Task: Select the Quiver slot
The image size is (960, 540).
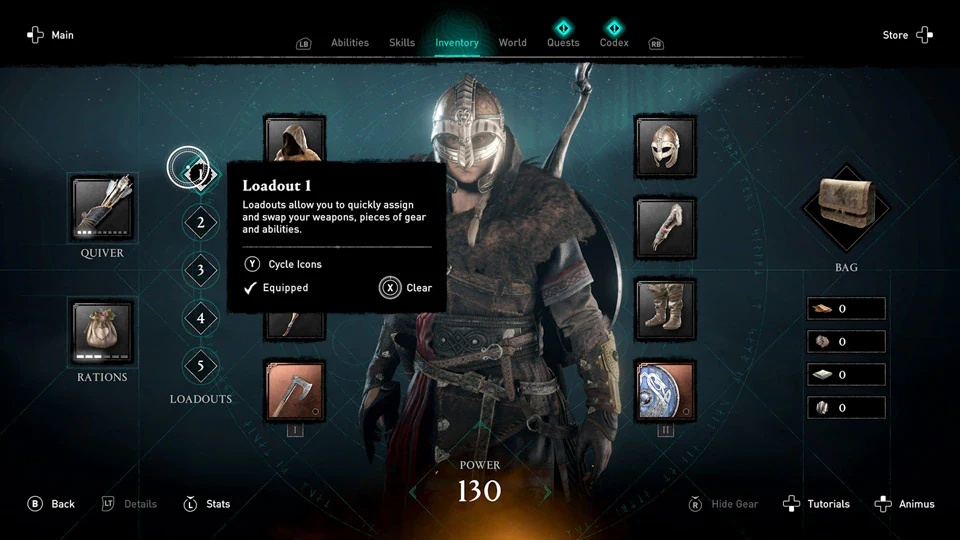Action: (x=102, y=209)
